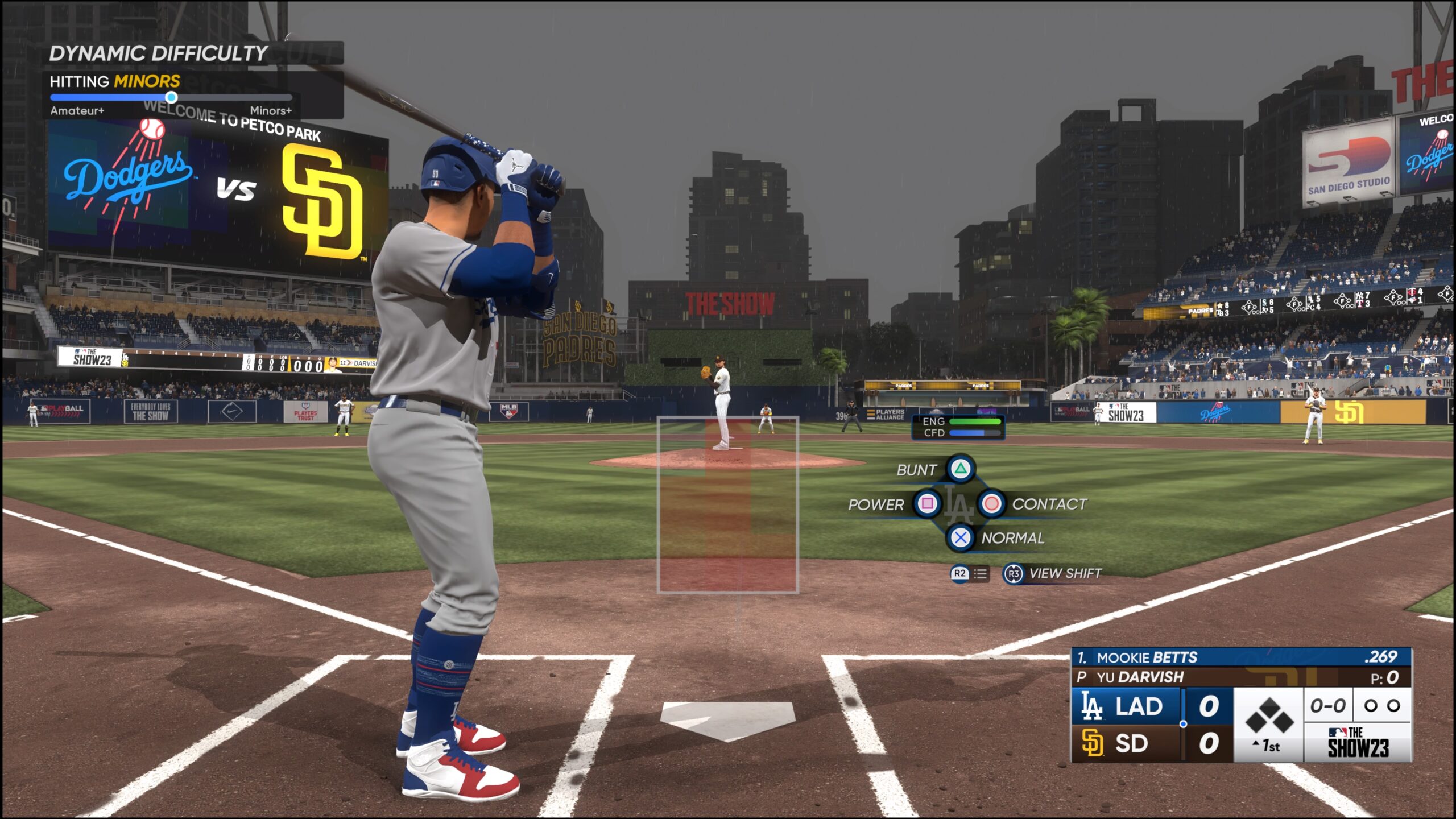Select the Power swing Square icon
This screenshot has width=1456, height=819.
point(928,504)
